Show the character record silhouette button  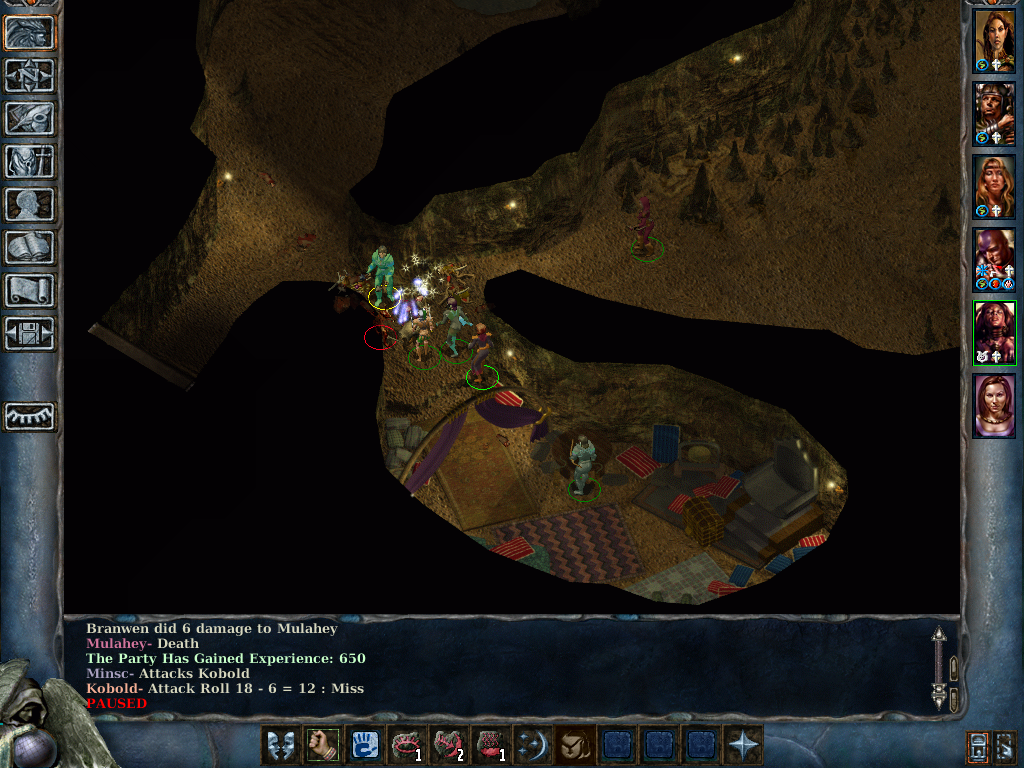click(x=30, y=204)
